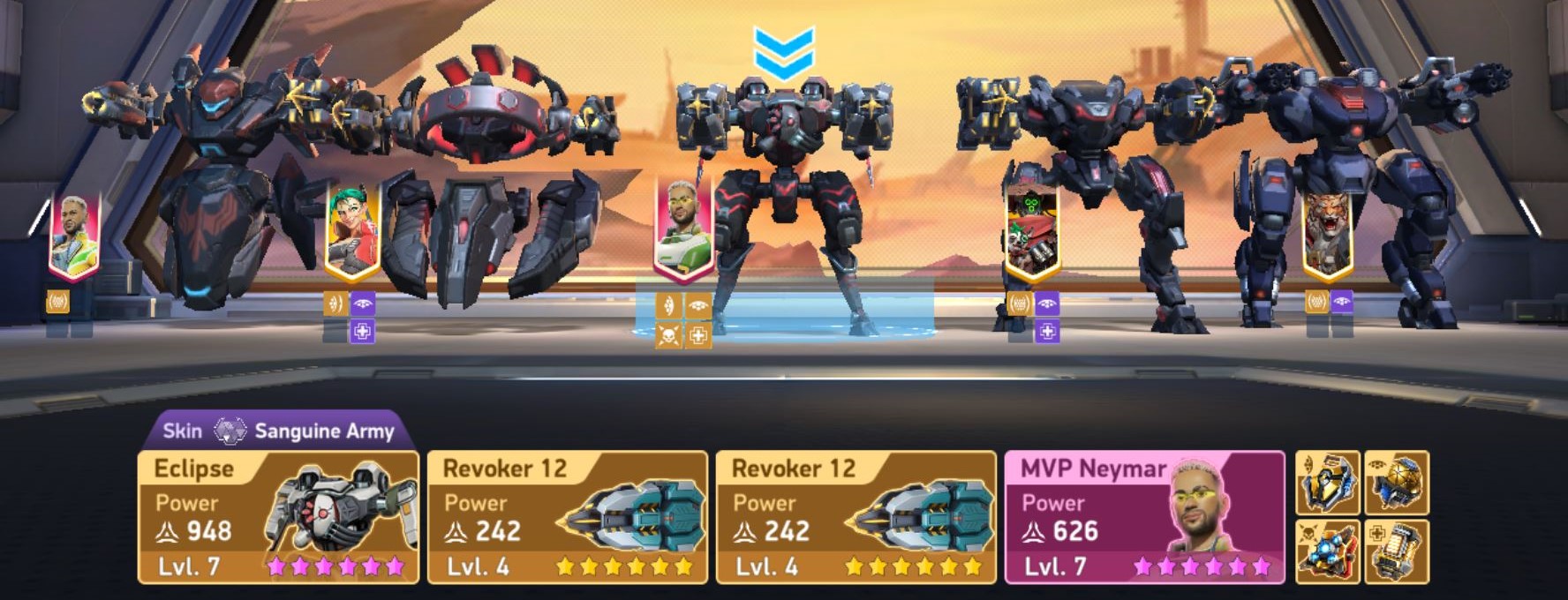Select the MVP Neymar pilot card

point(1144,517)
